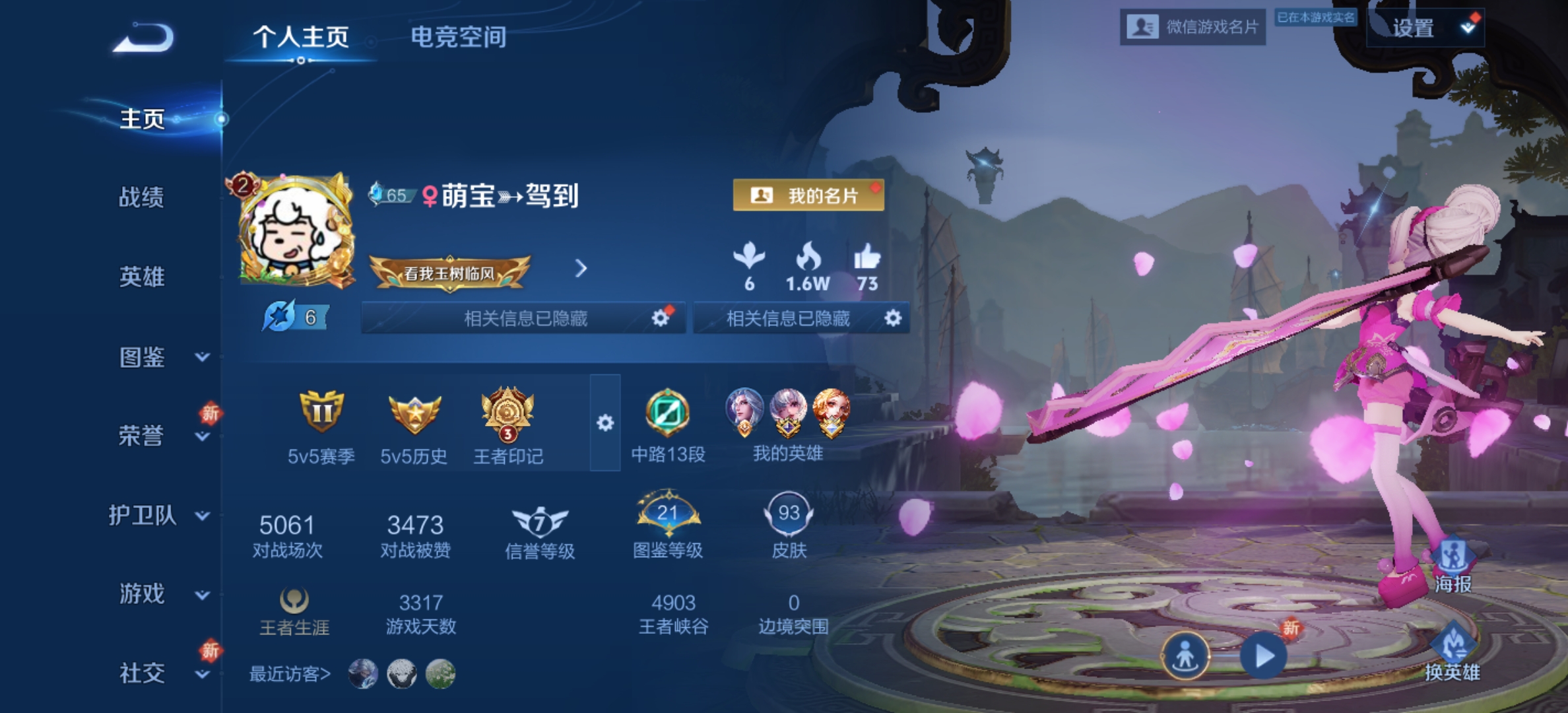This screenshot has width=1568, height=713.
Task: Open the 我的名片 card button
Action: pos(808,195)
